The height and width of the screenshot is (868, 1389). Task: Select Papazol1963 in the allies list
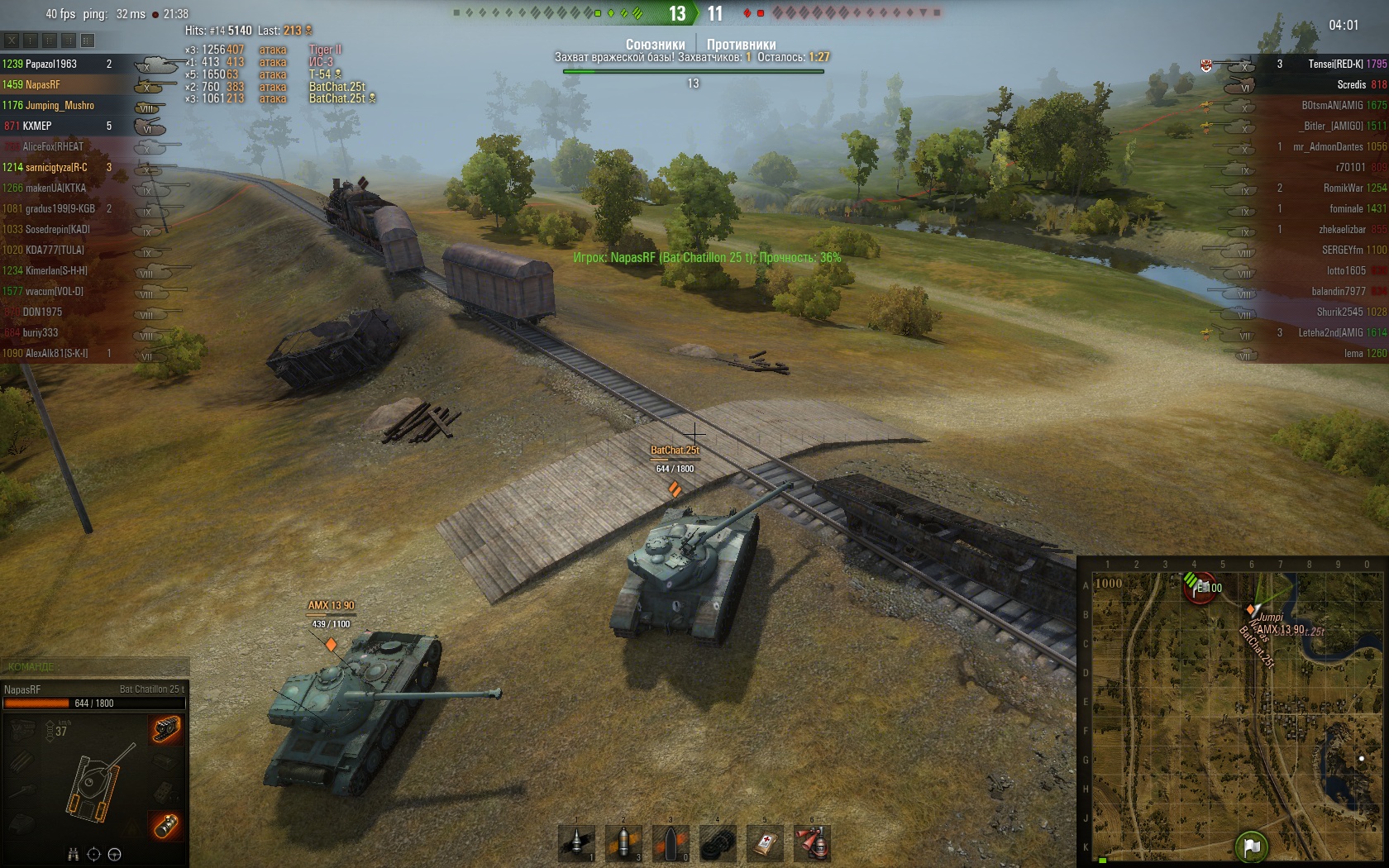point(51,64)
